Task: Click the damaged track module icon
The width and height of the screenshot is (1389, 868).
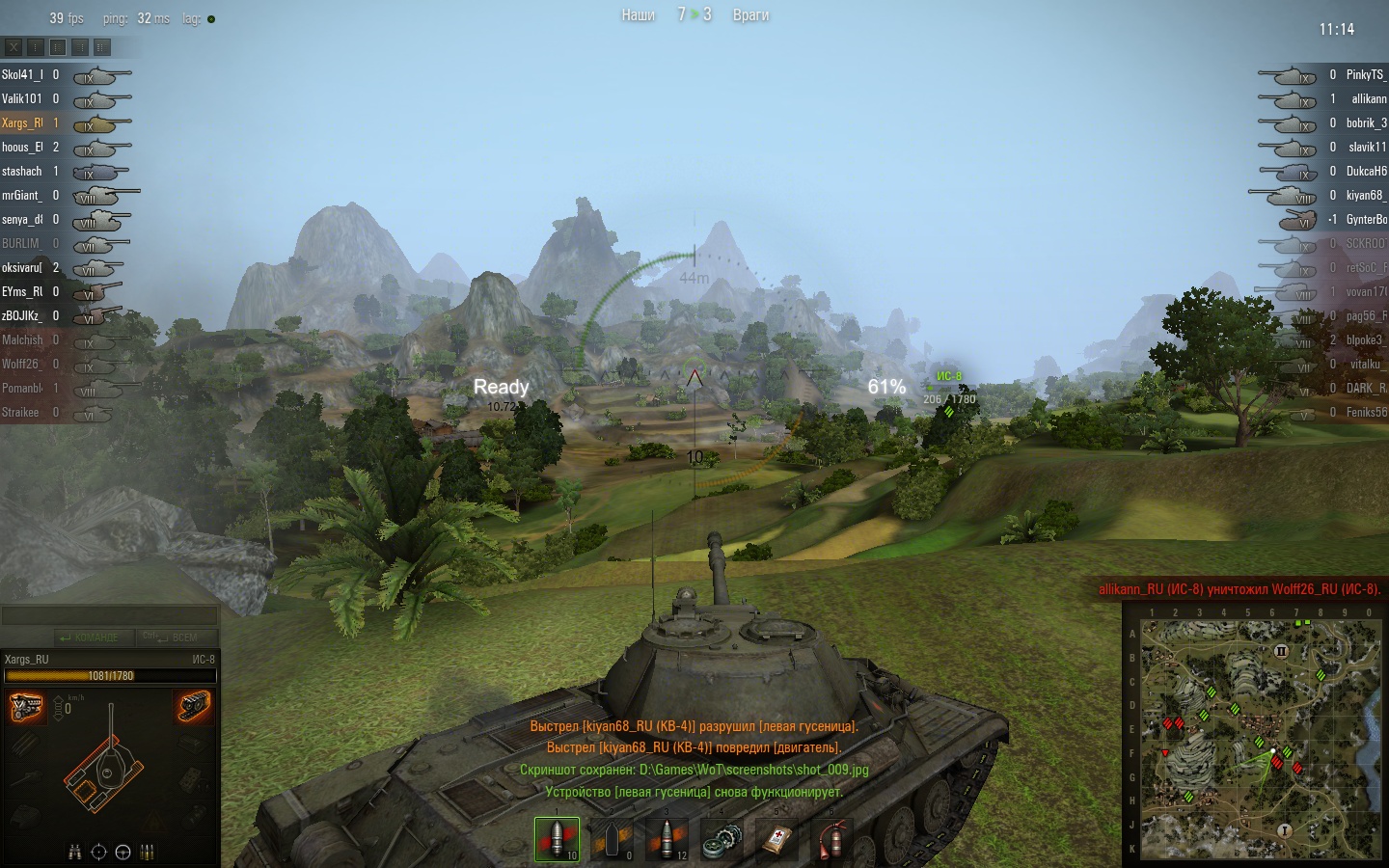Action: tap(195, 707)
